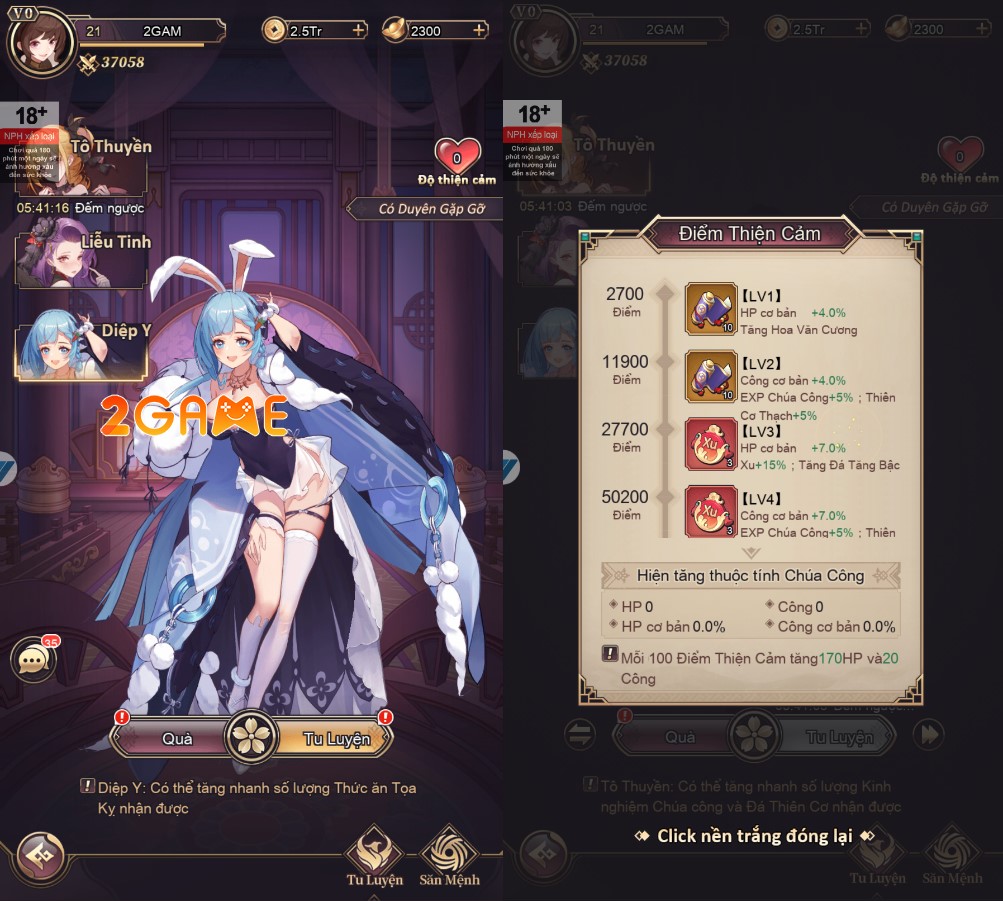The width and height of the screenshot is (1003, 901).
Task: Click the bright red heart Độ thiện cảm
Action: coord(457,158)
